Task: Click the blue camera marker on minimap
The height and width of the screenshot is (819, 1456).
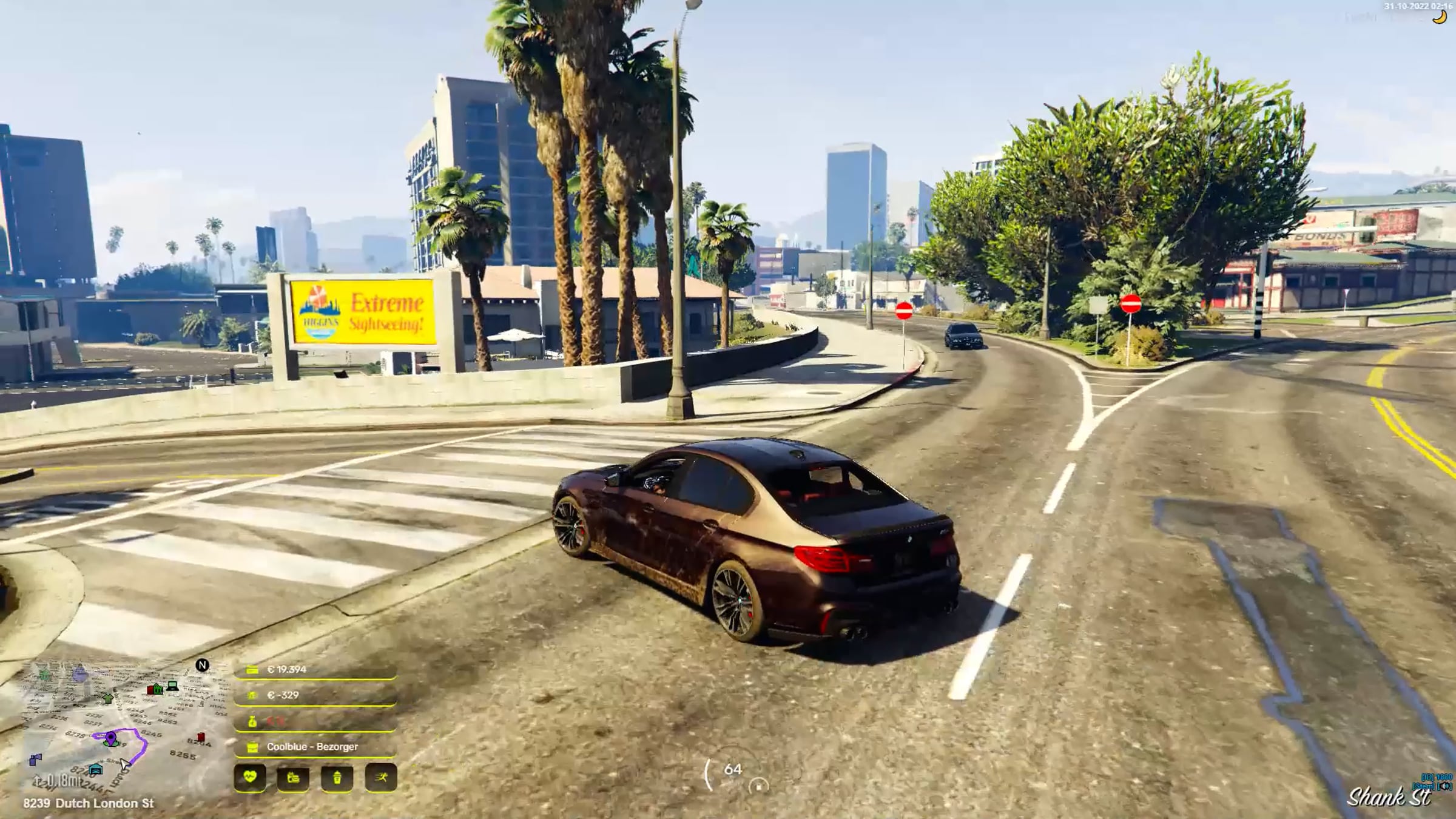Action: [36, 759]
